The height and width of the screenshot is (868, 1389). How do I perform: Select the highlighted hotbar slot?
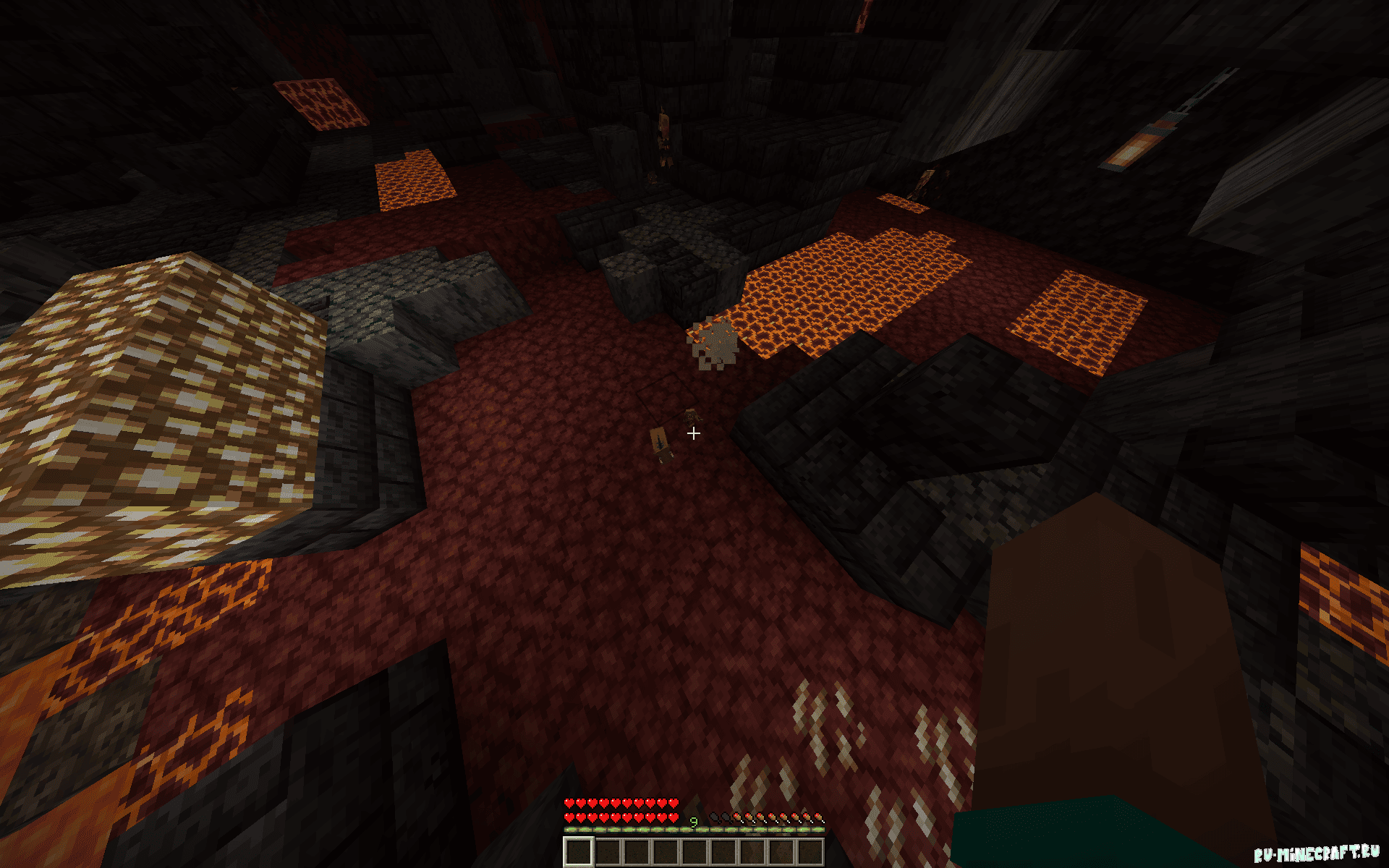[x=579, y=851]
